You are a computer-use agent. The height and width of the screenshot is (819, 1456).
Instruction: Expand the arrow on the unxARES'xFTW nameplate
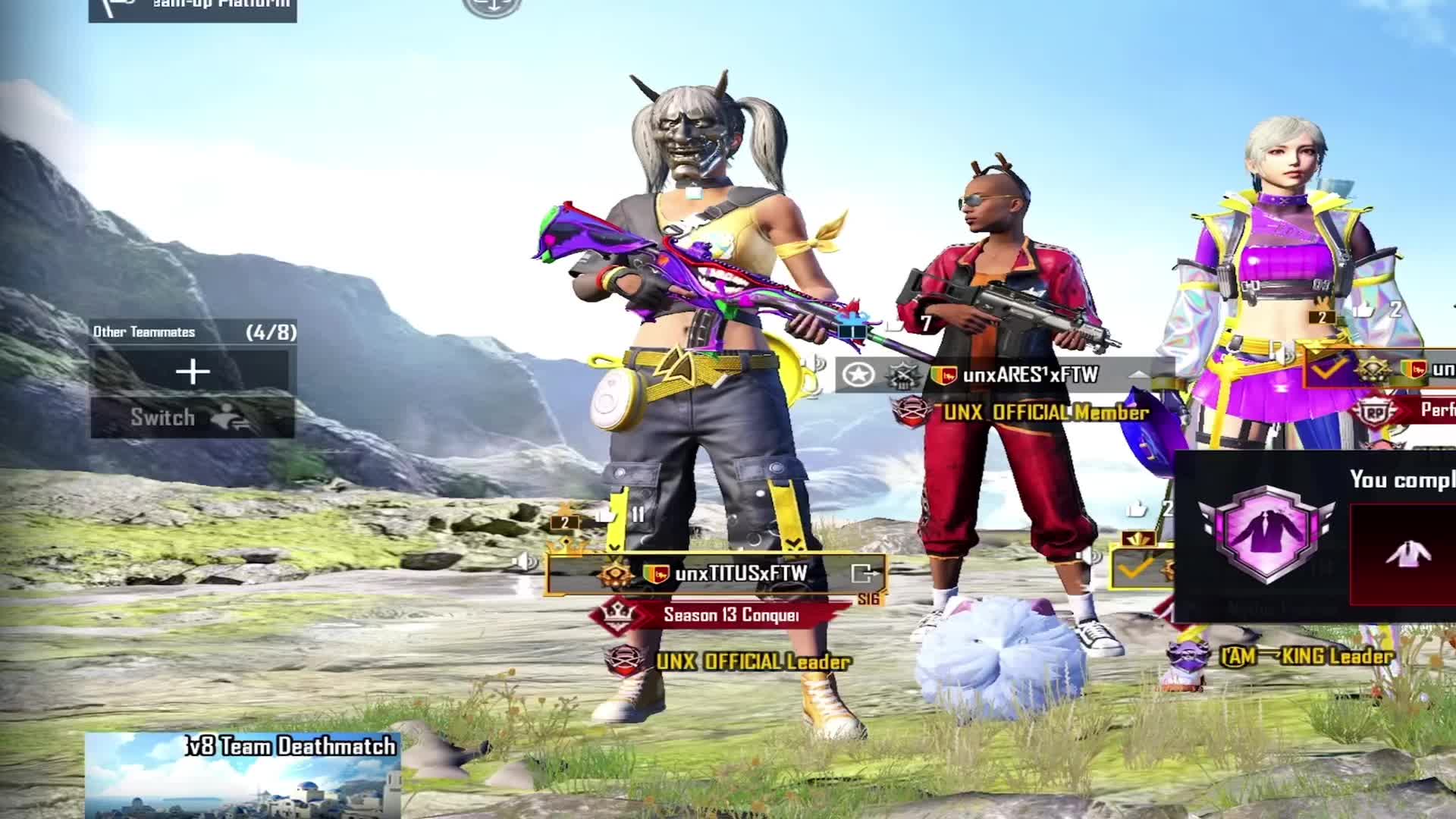[x=1139, y=375]
